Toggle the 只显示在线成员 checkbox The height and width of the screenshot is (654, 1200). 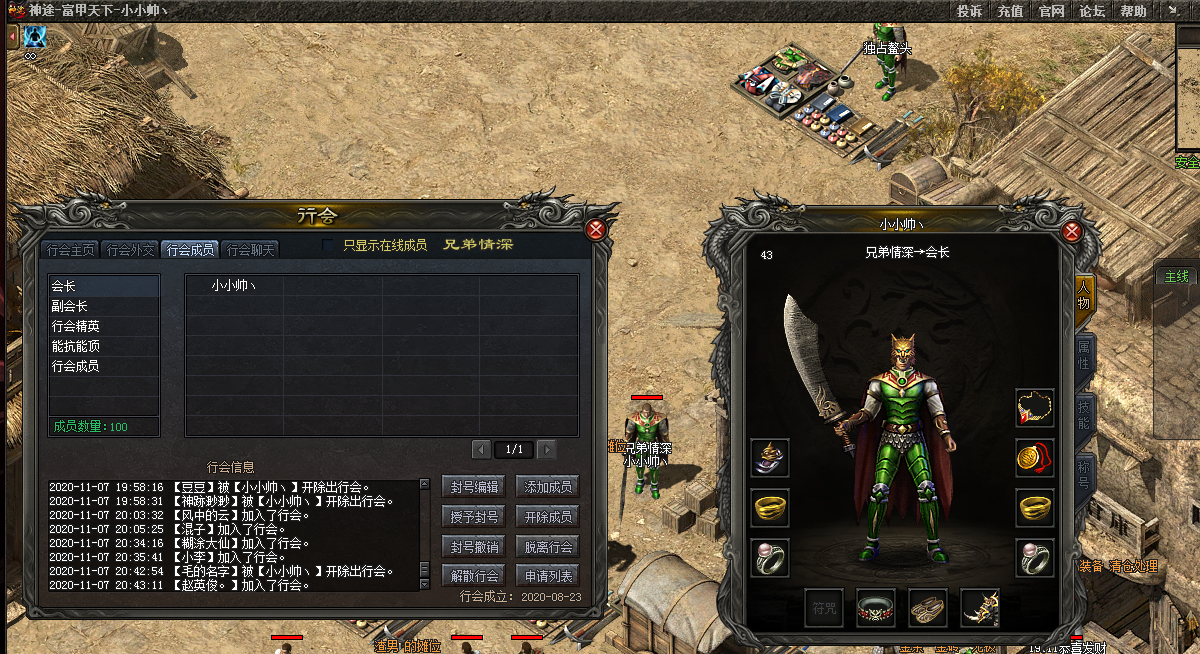click(329, 245)
